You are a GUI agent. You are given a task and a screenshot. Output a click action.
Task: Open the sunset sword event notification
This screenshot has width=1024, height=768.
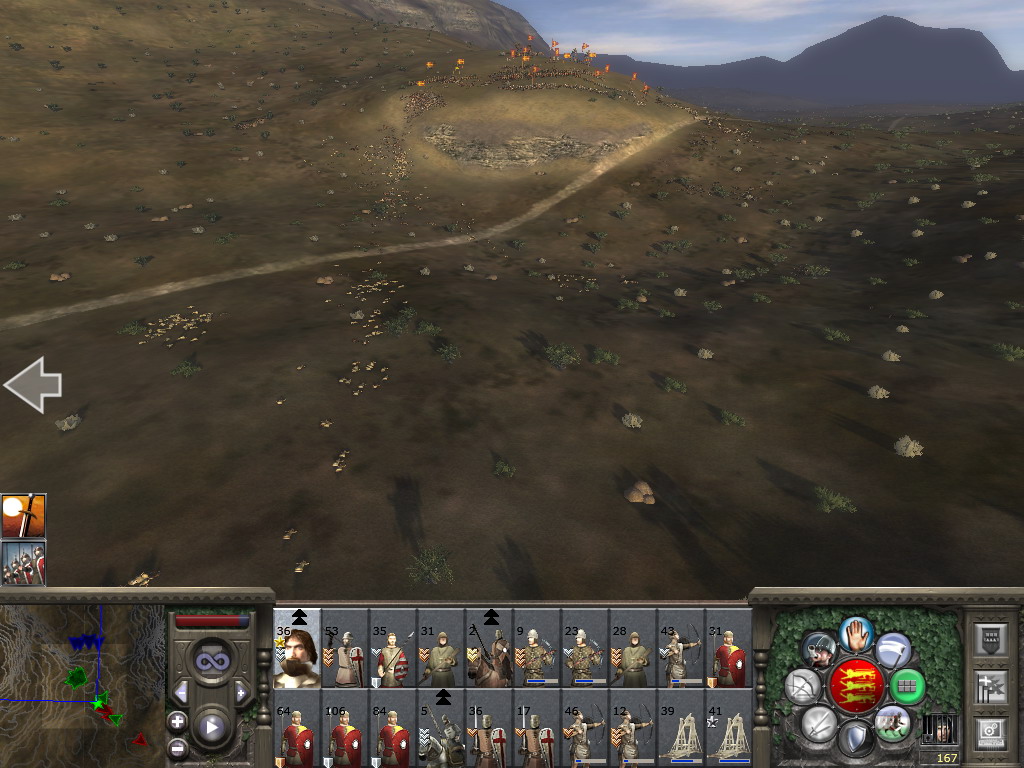[23, 515]
